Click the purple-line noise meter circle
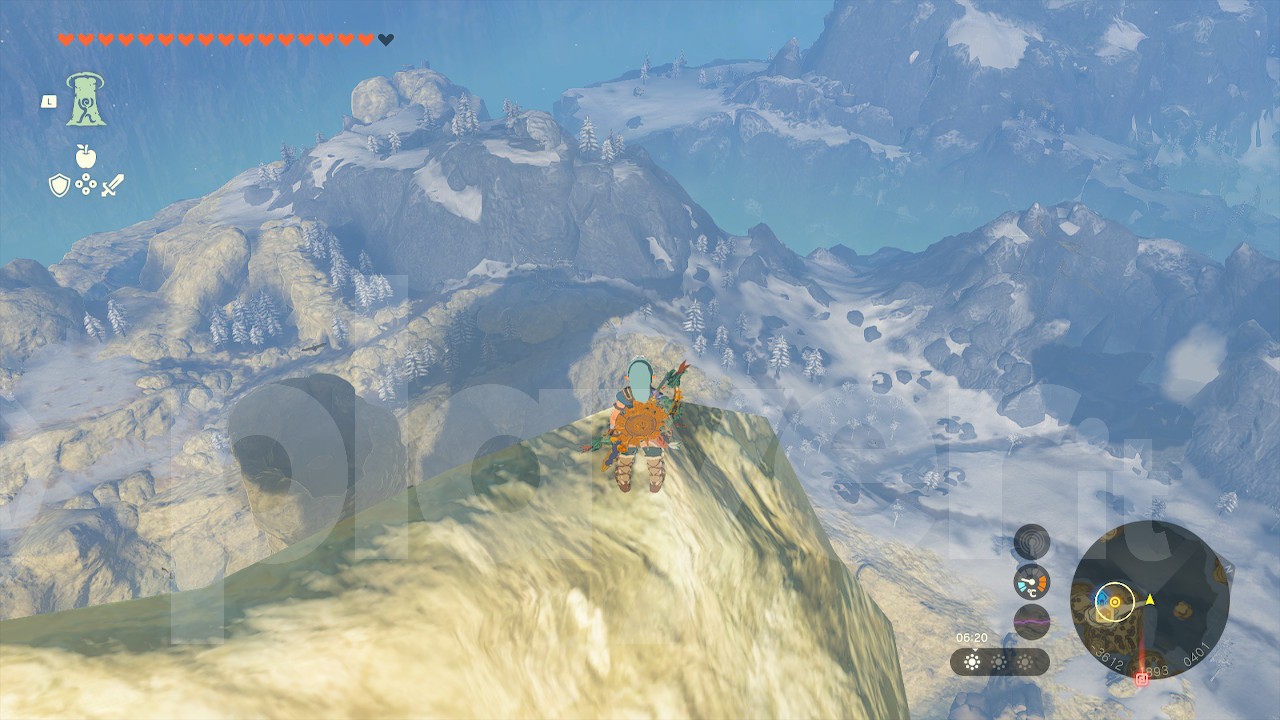Screen dimensions: 1280x720 pos(1032,621)
